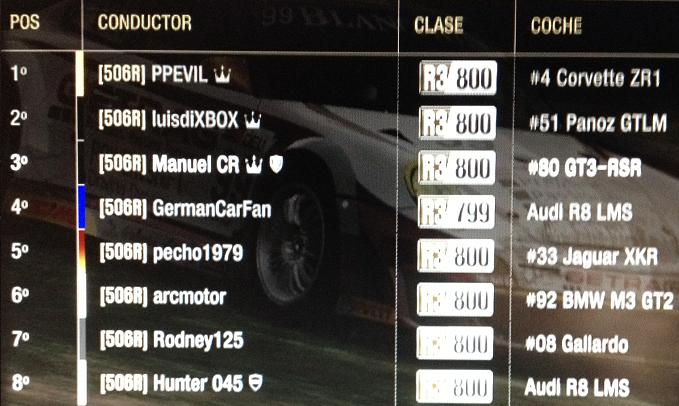Image resolution: width=679 pixels, height=406 pixels.
Task: Click the COCHE column header
Action: [x=557, y=24]
